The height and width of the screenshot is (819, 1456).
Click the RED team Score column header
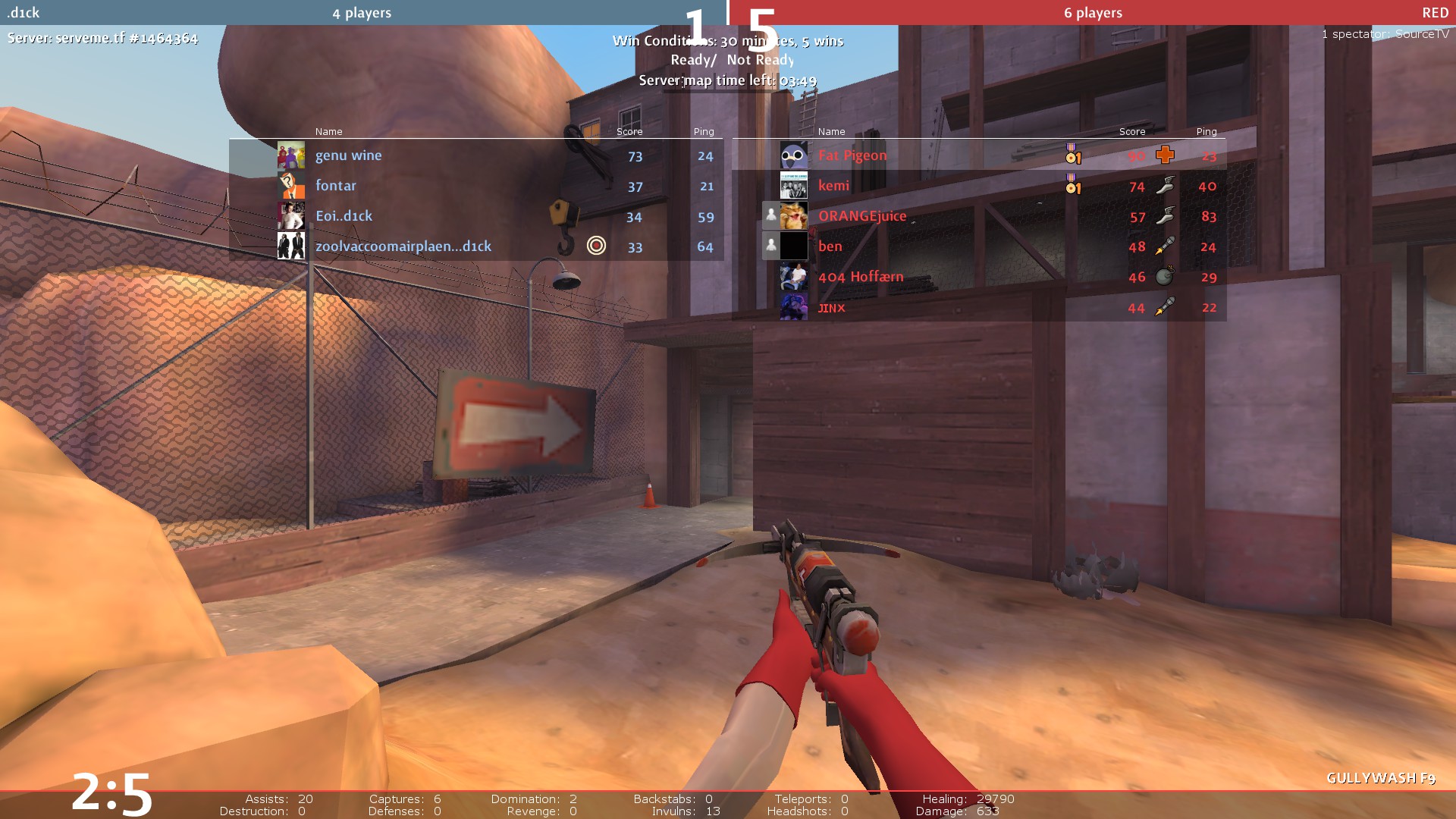tap(1131, 131)
